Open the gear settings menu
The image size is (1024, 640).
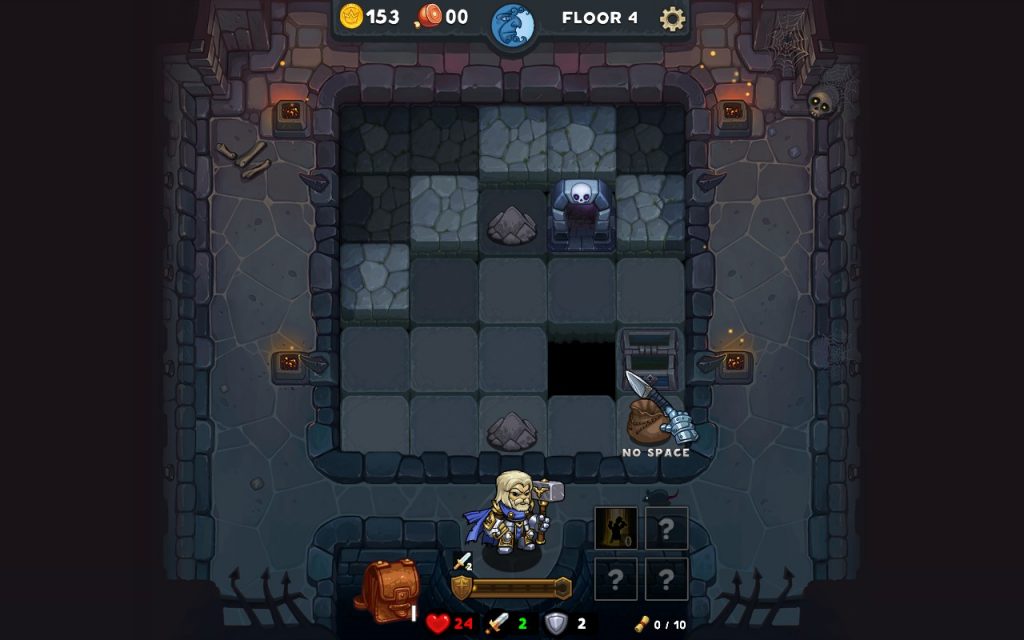673,18
